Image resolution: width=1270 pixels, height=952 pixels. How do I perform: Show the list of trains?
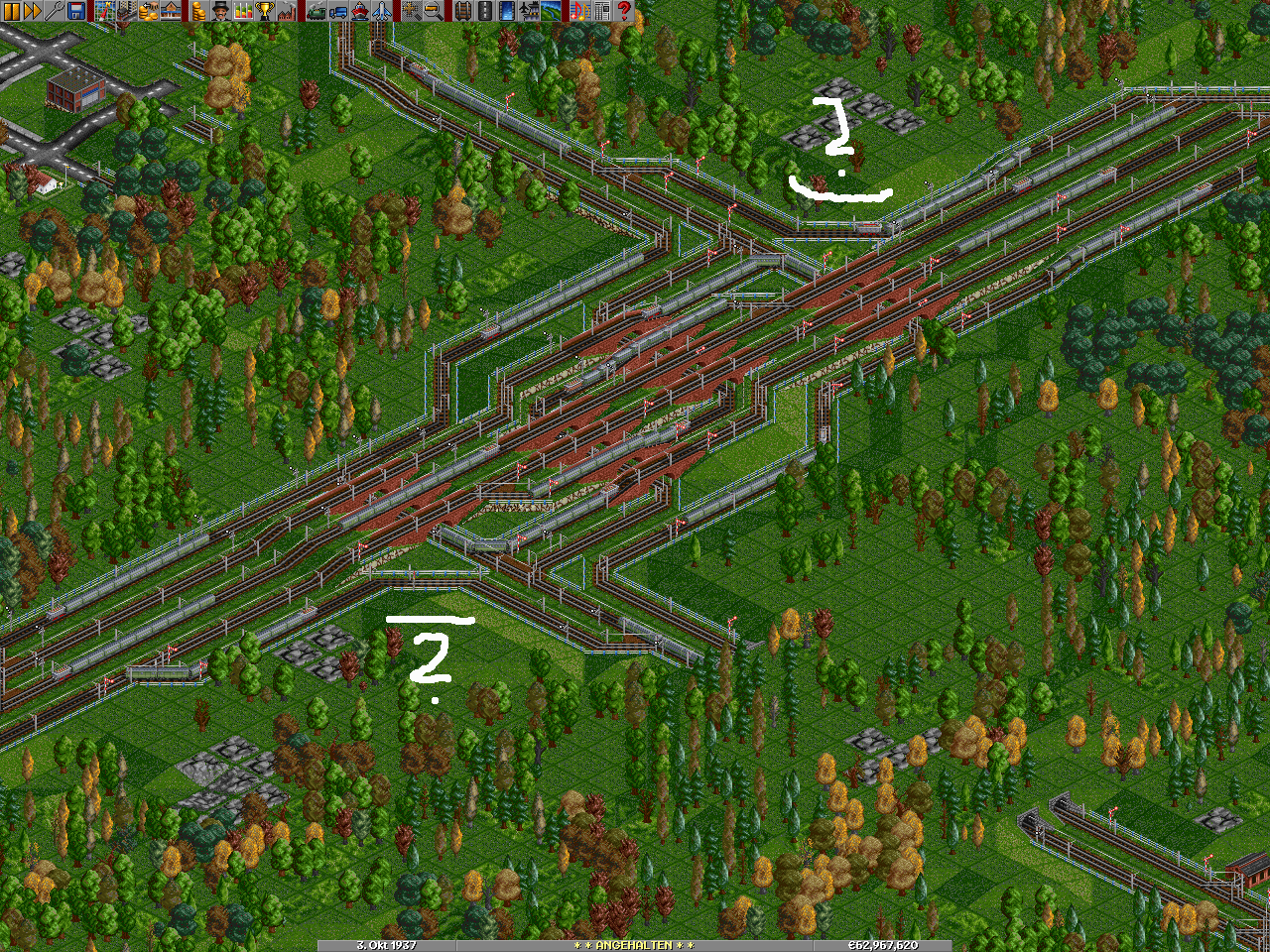coord(316,11)
